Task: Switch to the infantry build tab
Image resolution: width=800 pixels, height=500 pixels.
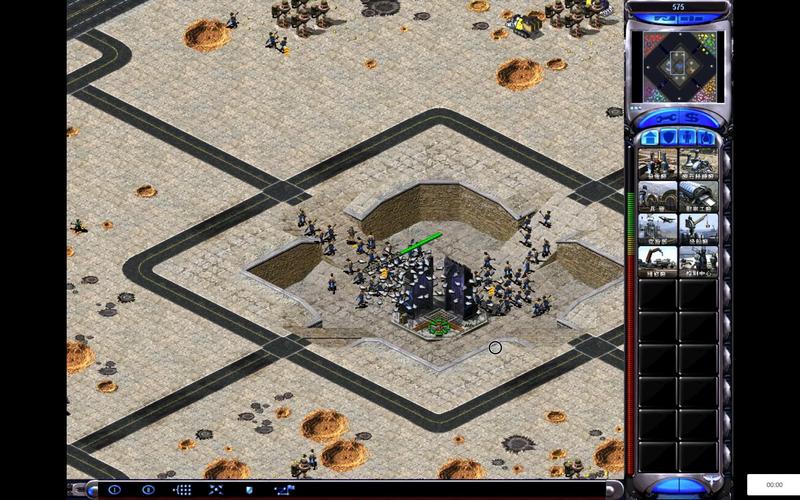Action: tap(688, 137)
